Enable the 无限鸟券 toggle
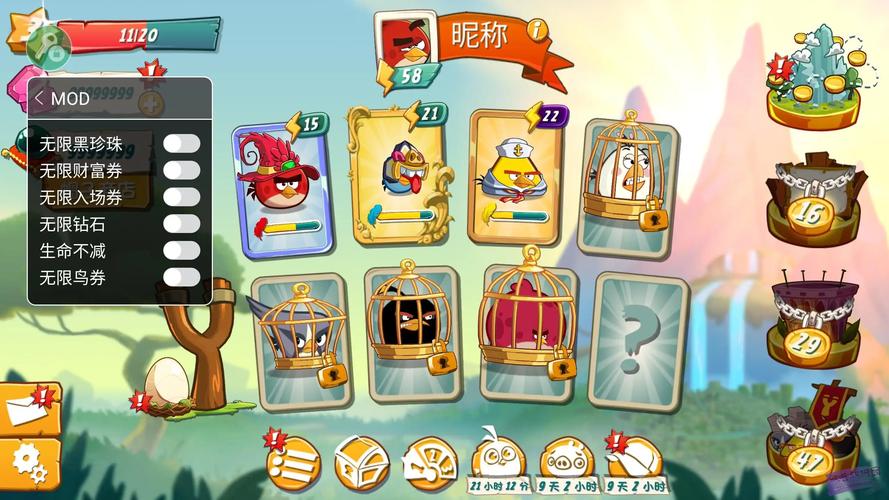This screenshot has height=500, width=889. coord(181,277)
